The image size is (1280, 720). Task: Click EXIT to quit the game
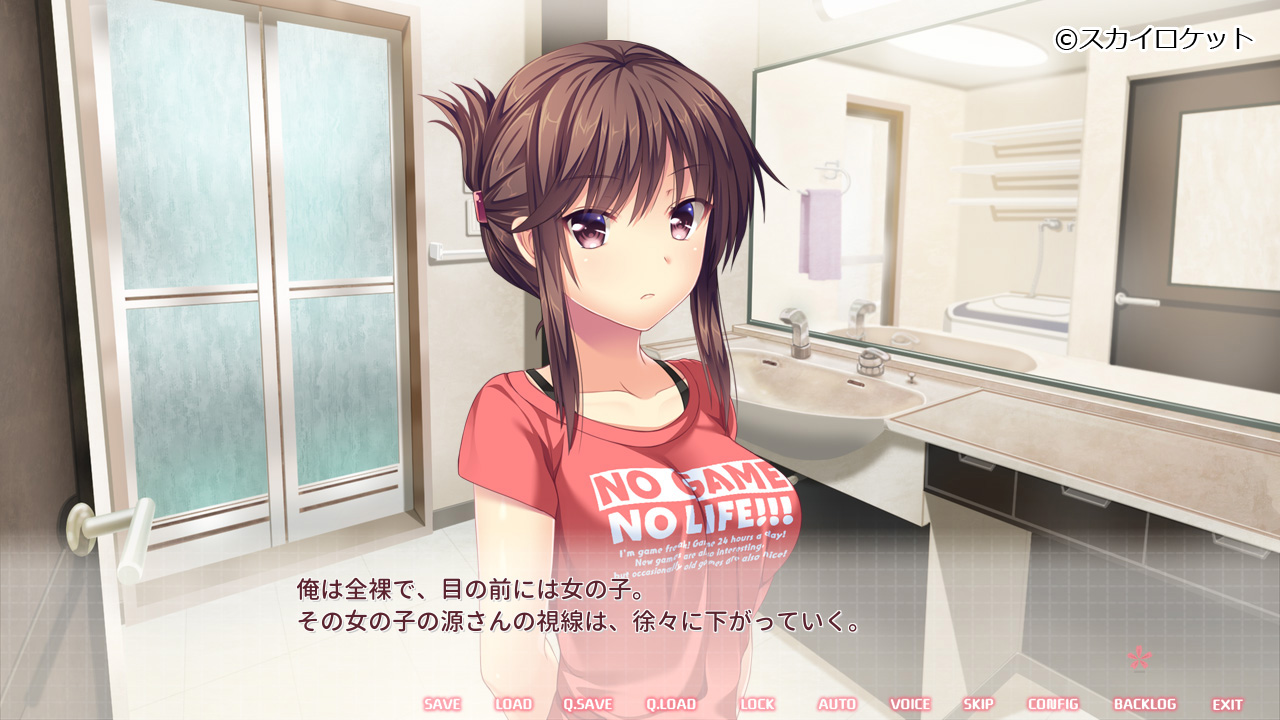pyautogui.click(x=1228, y=704)
